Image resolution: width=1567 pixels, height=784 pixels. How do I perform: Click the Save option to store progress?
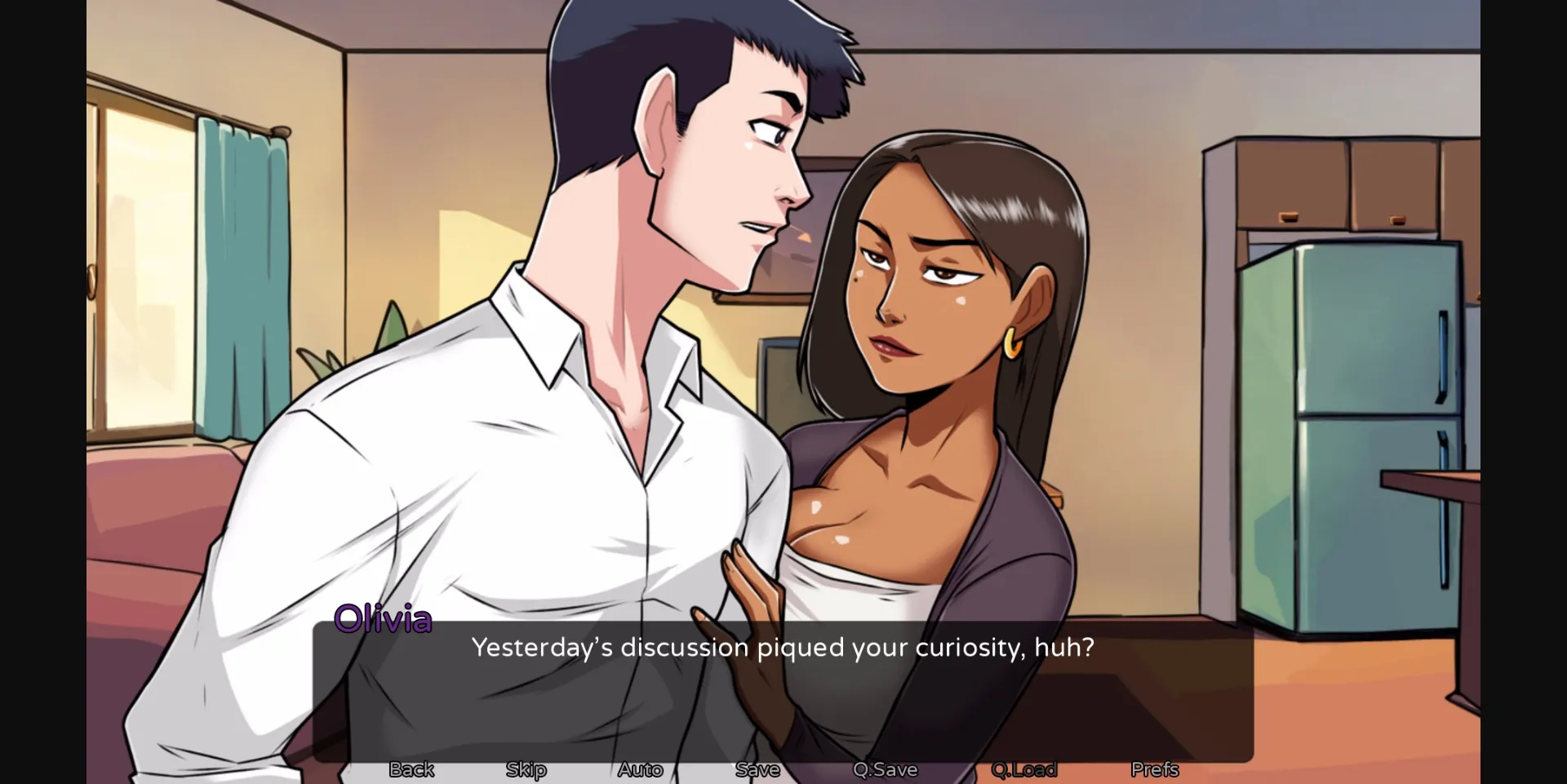[757, 769]
